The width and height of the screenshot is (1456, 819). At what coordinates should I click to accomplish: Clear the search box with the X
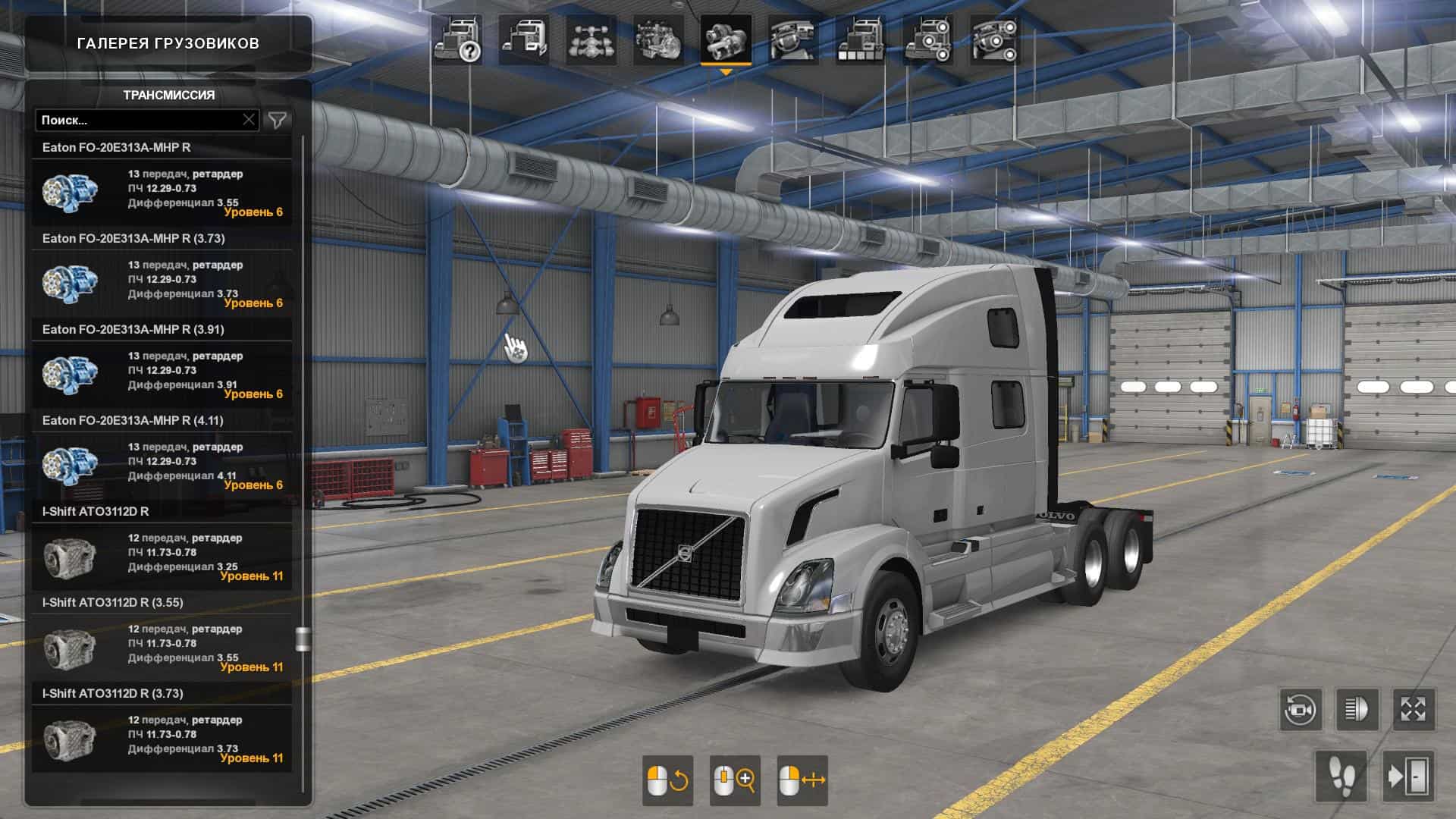click(249, 120)
